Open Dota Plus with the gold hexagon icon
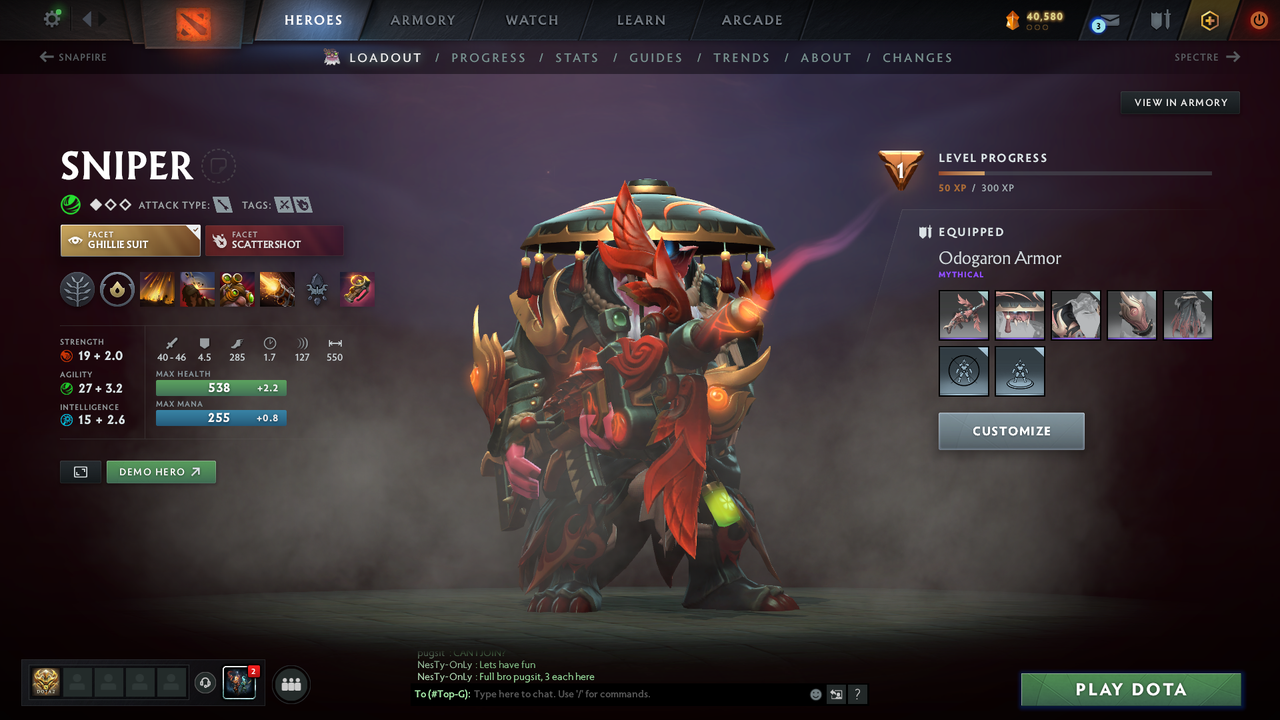 pos(1209,19)
